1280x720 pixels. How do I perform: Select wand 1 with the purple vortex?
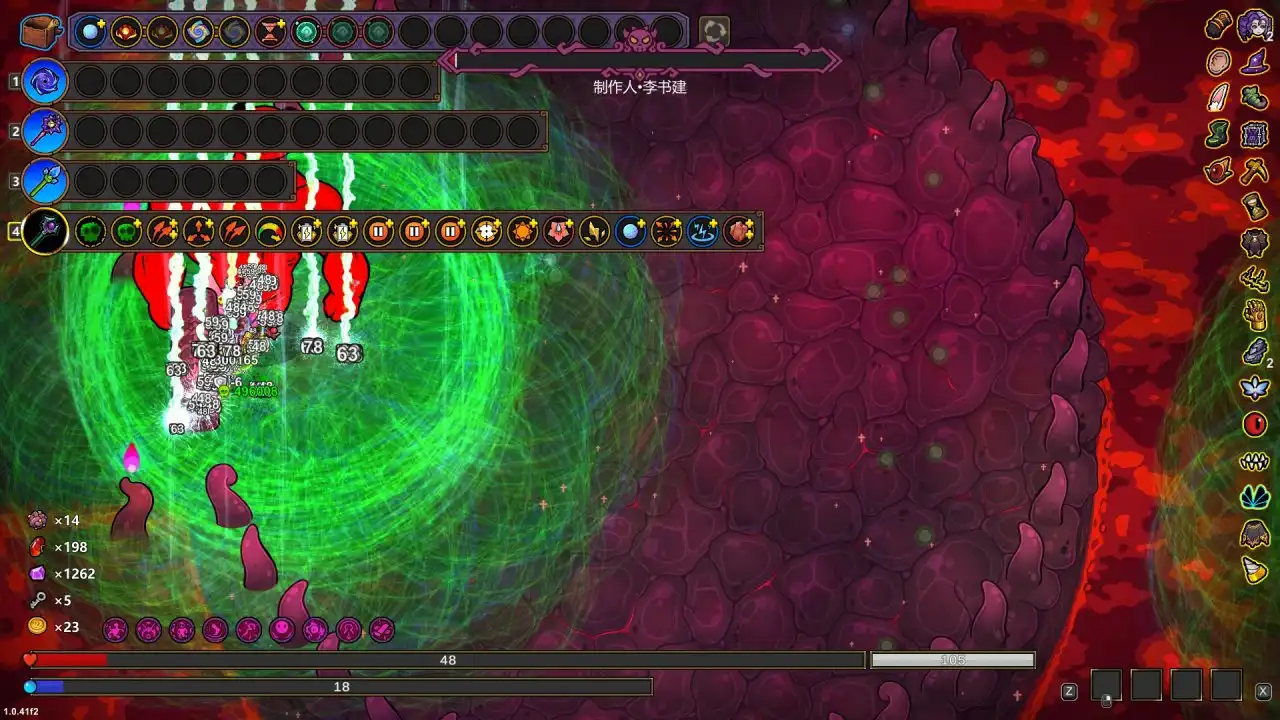click(x=45, y=81)
